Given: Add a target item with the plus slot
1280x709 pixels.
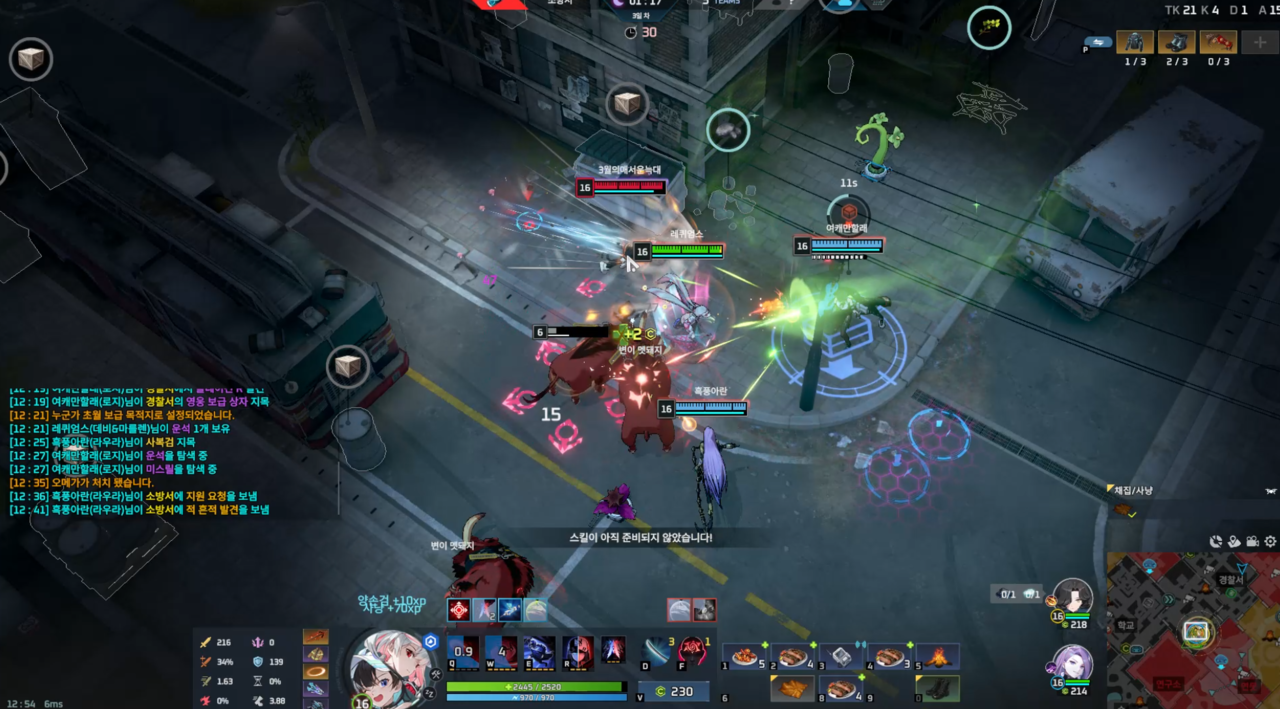Looking at the screenshot, I should tap(1258, 42).
